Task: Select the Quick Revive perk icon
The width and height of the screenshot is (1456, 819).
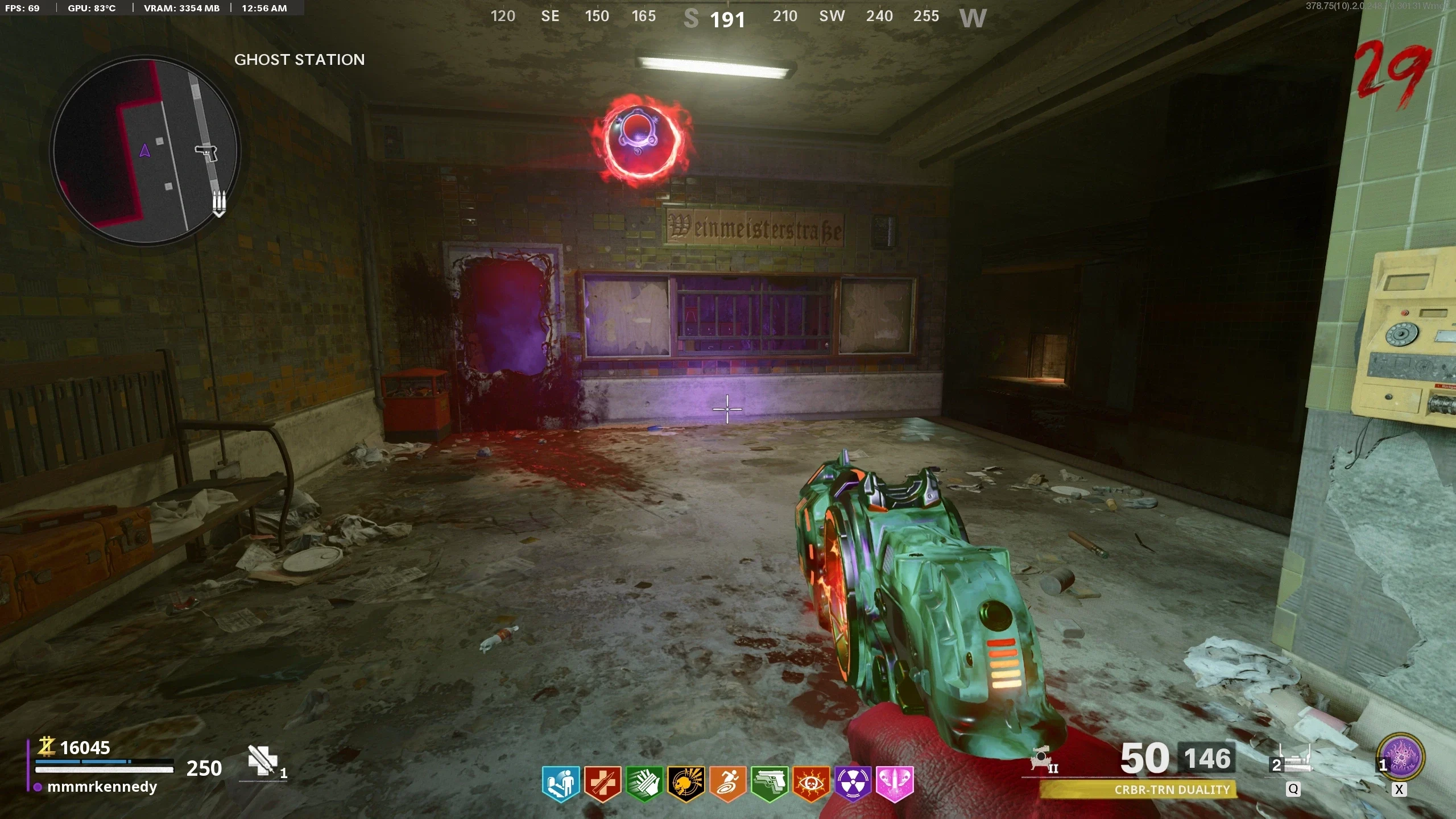Action: pos(561,784)
